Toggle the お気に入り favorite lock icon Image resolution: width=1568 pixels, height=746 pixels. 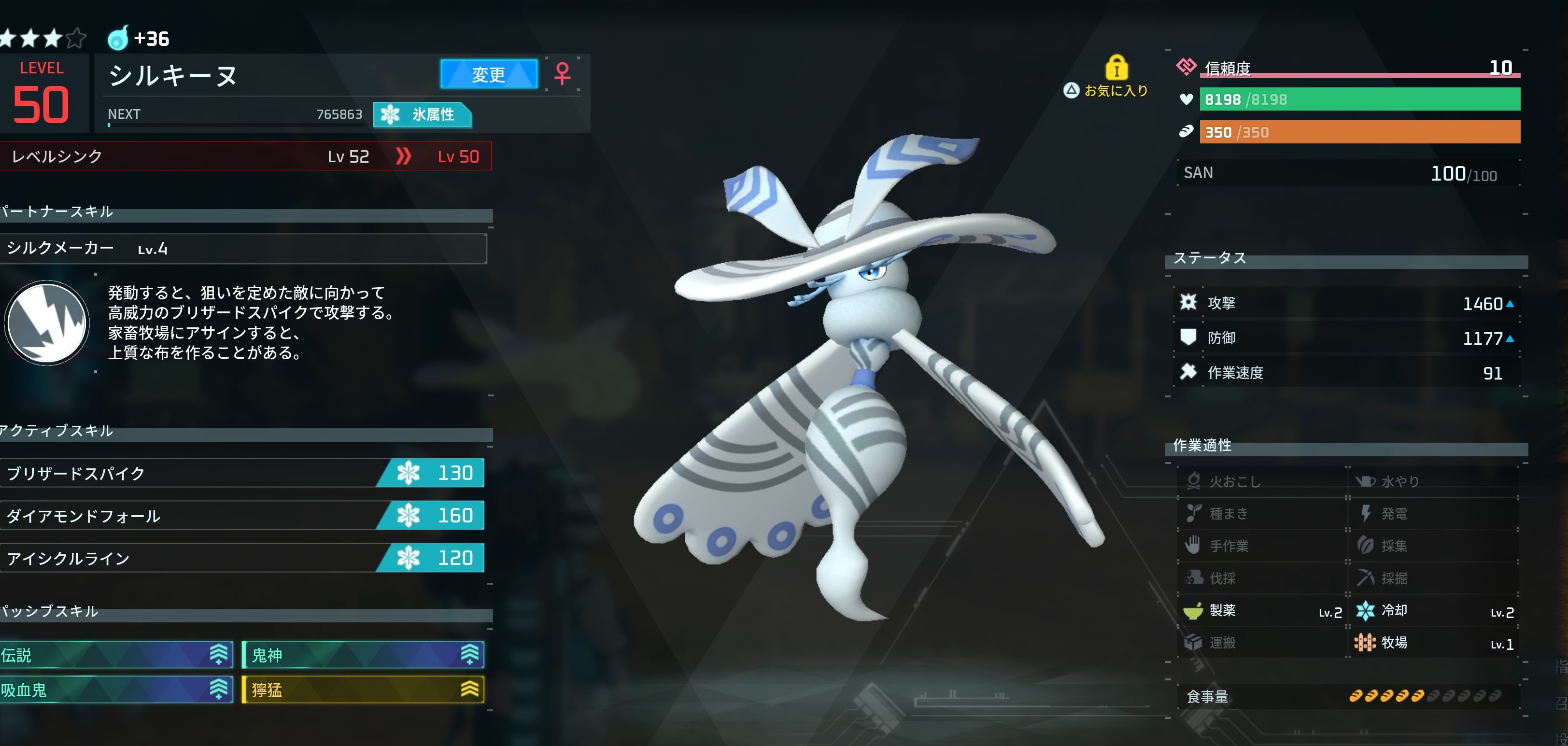click(x=1116, y=68)
